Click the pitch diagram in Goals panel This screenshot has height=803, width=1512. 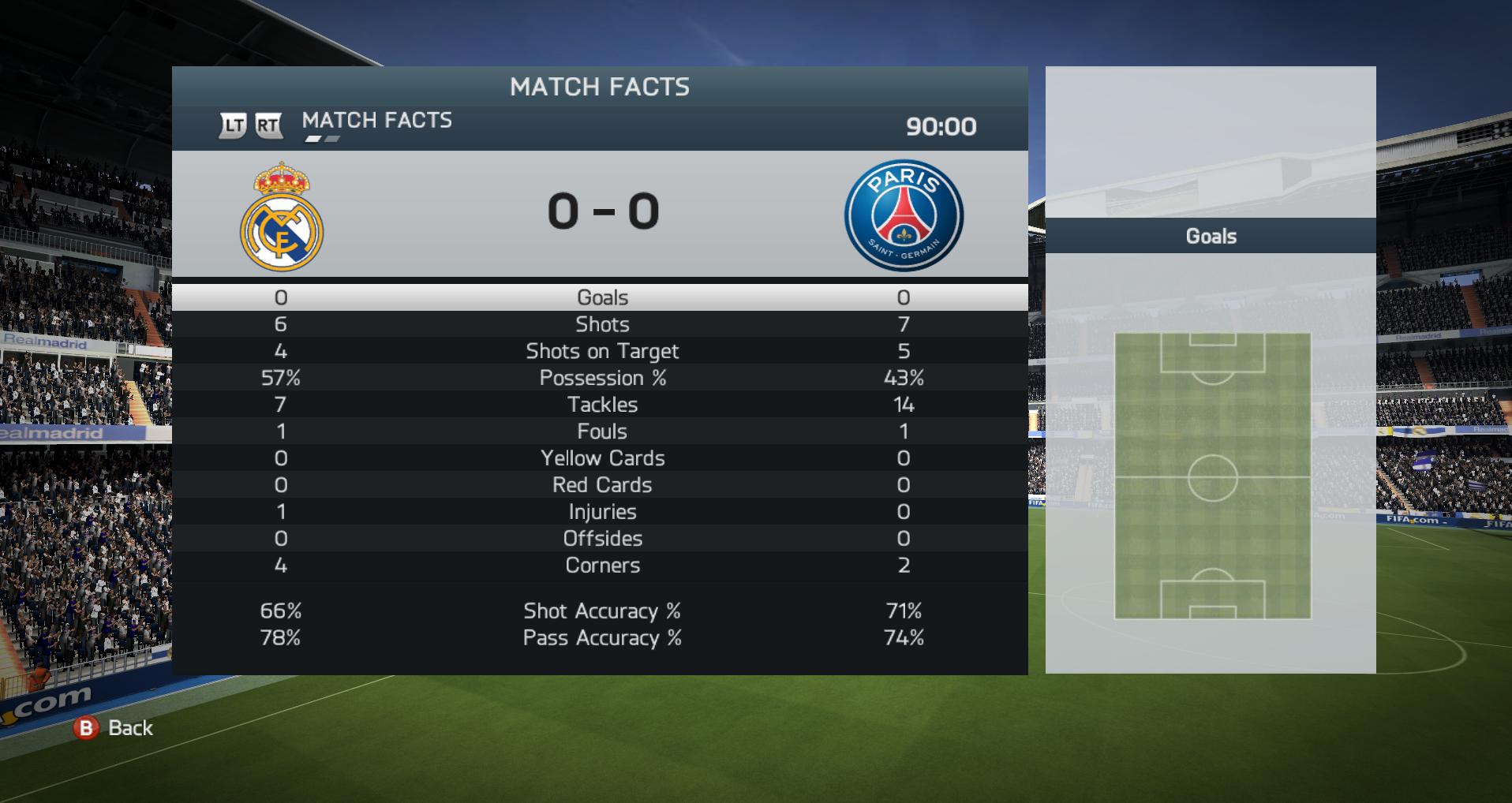pyautogui.click(x=1212, y=476)
